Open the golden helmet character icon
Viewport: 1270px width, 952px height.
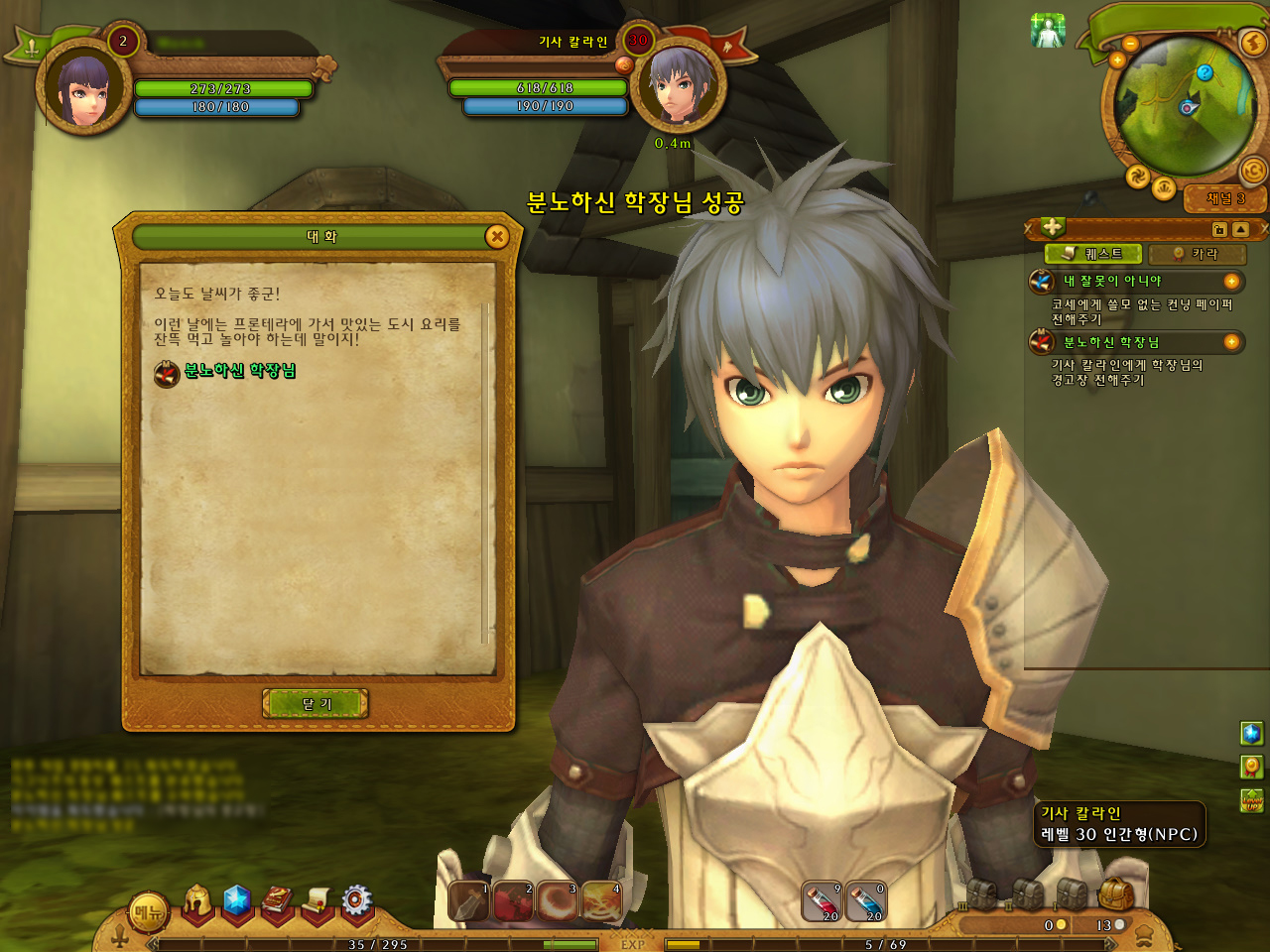197,900
